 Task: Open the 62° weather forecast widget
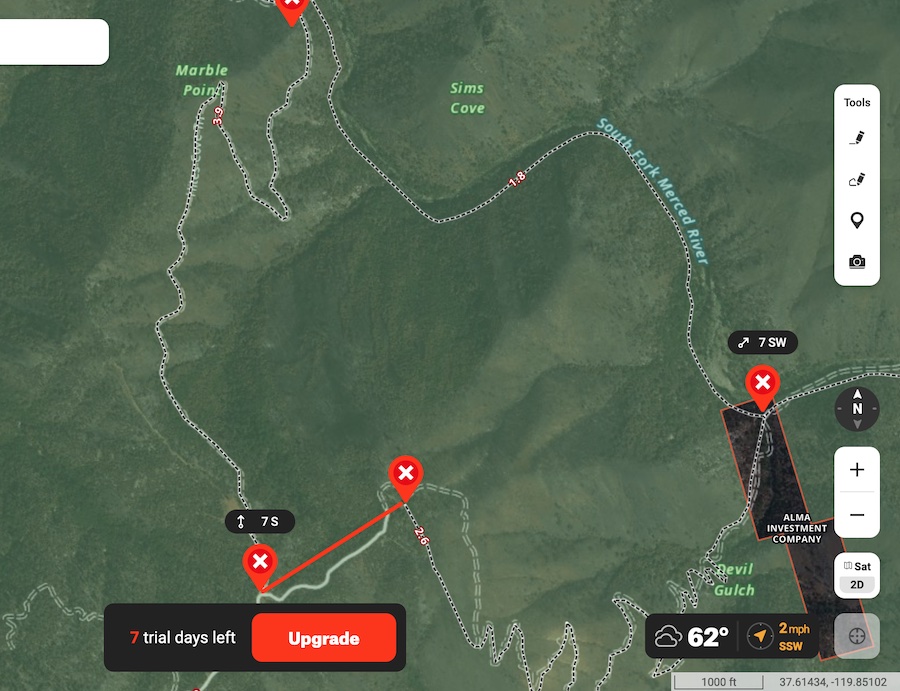pos(692,636)
